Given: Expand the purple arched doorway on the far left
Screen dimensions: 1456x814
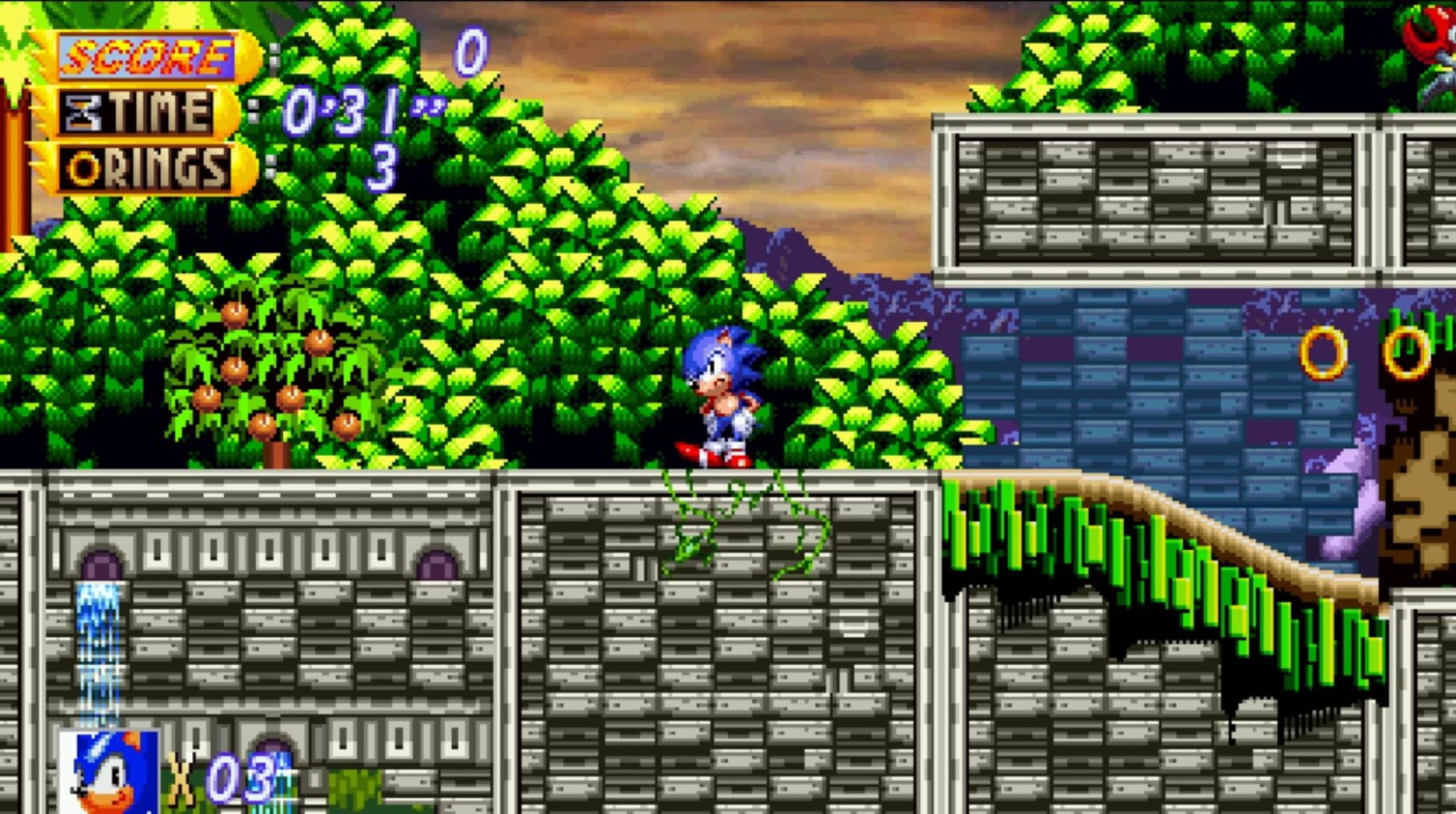Looking at the screenshot, I should (98, 560).
